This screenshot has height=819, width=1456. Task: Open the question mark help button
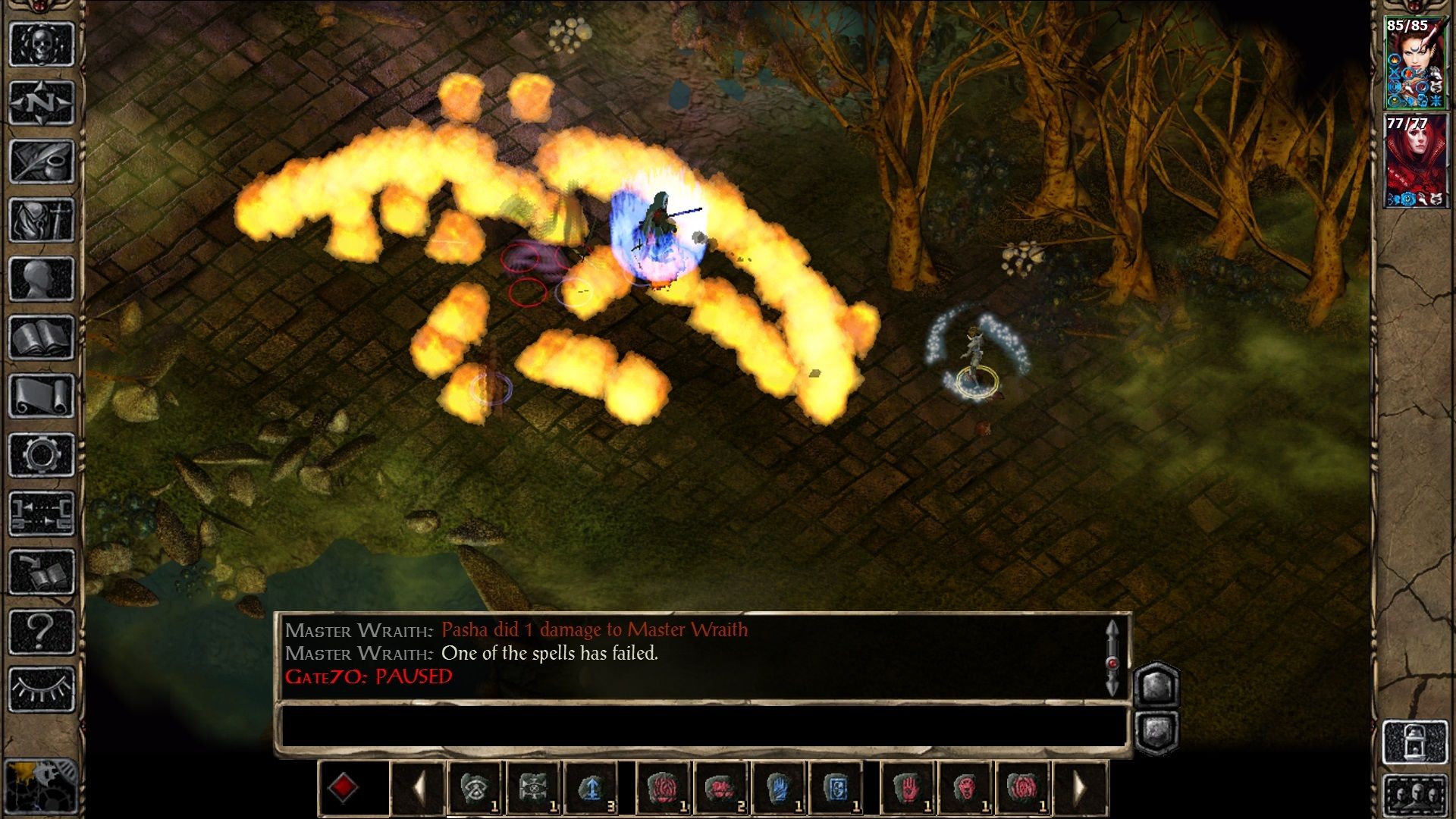tap(42, 631)
